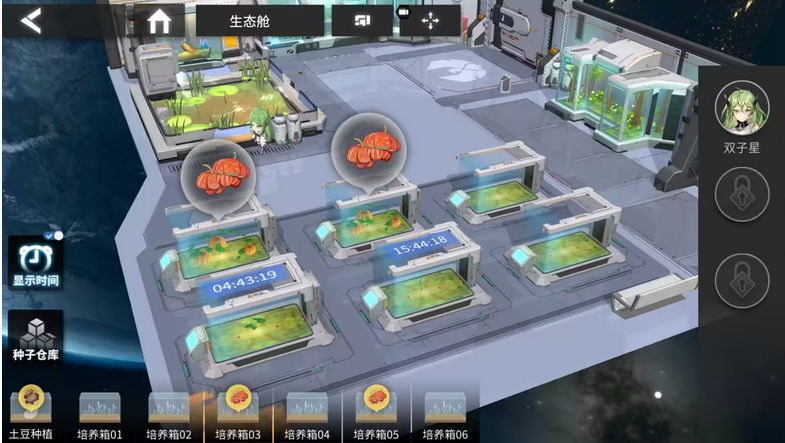The height and width of the screenshot is (443, 785).
Task: Choose 培养箱01 in the bottom bar
Action: click(100, 414)
